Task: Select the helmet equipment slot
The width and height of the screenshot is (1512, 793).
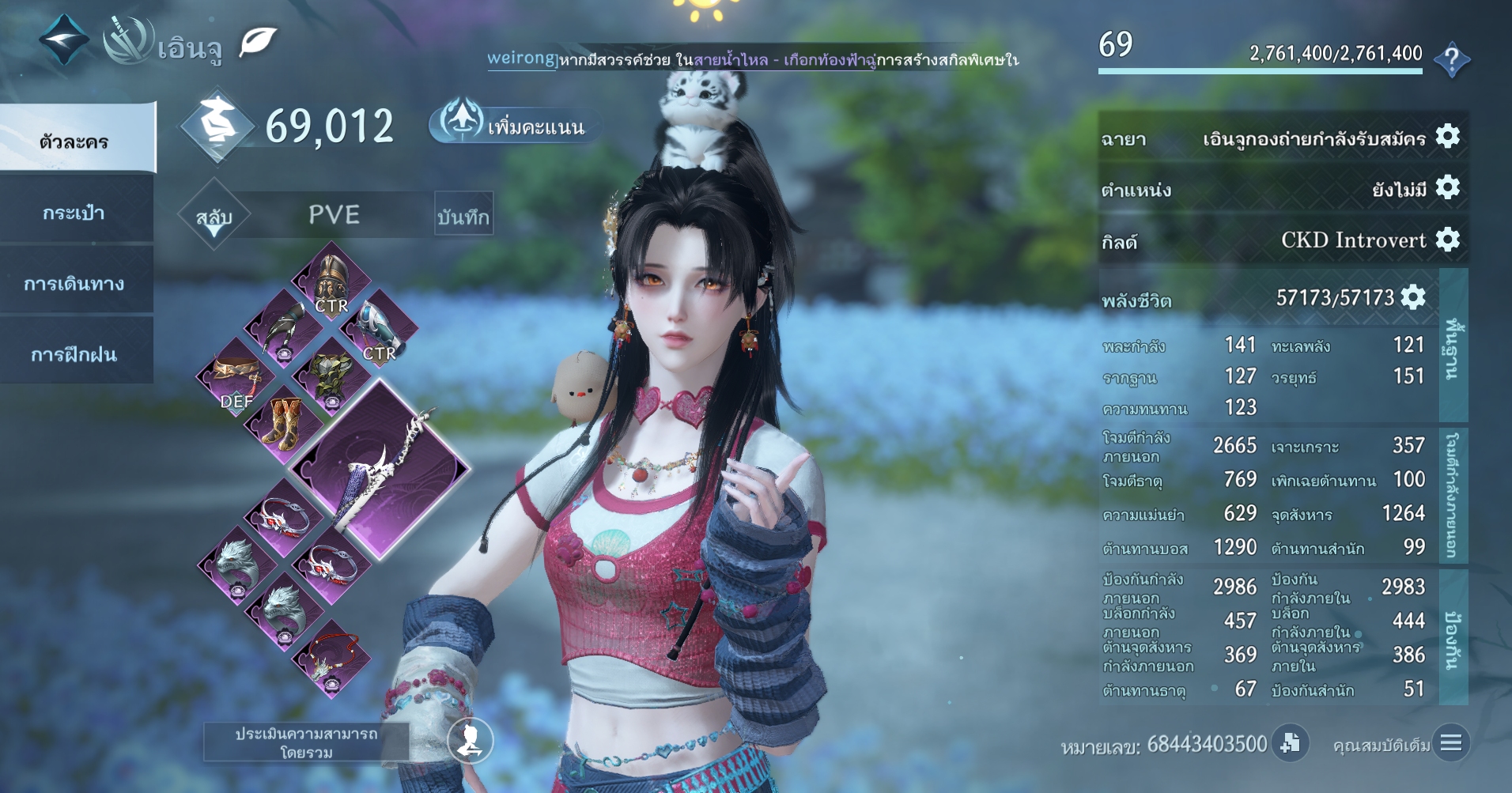Action: (331, 282)
